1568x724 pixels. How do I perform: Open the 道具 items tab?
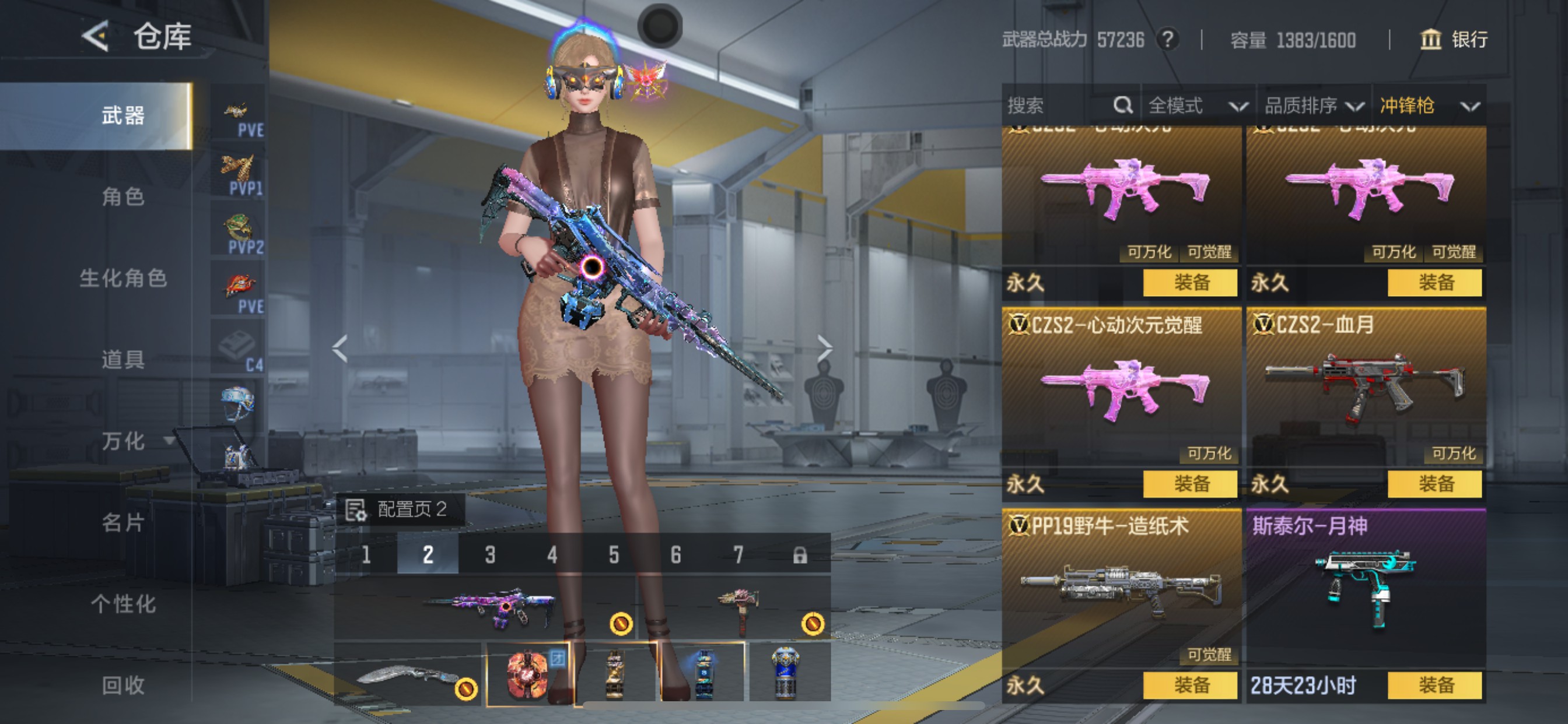[123, 360]
